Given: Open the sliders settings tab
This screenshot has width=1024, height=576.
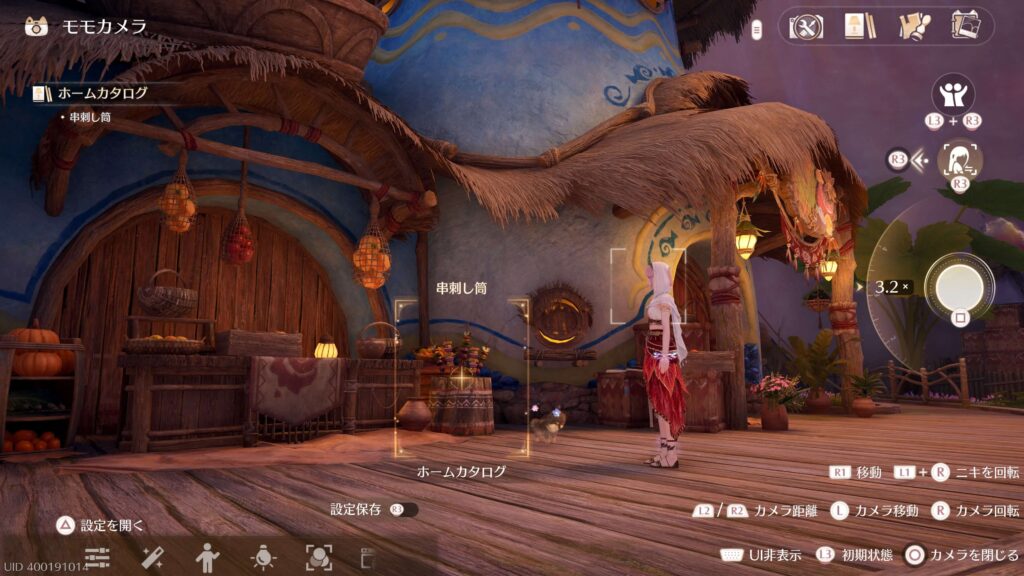Looking at the screenshot, I should click(x=97, y=557).
